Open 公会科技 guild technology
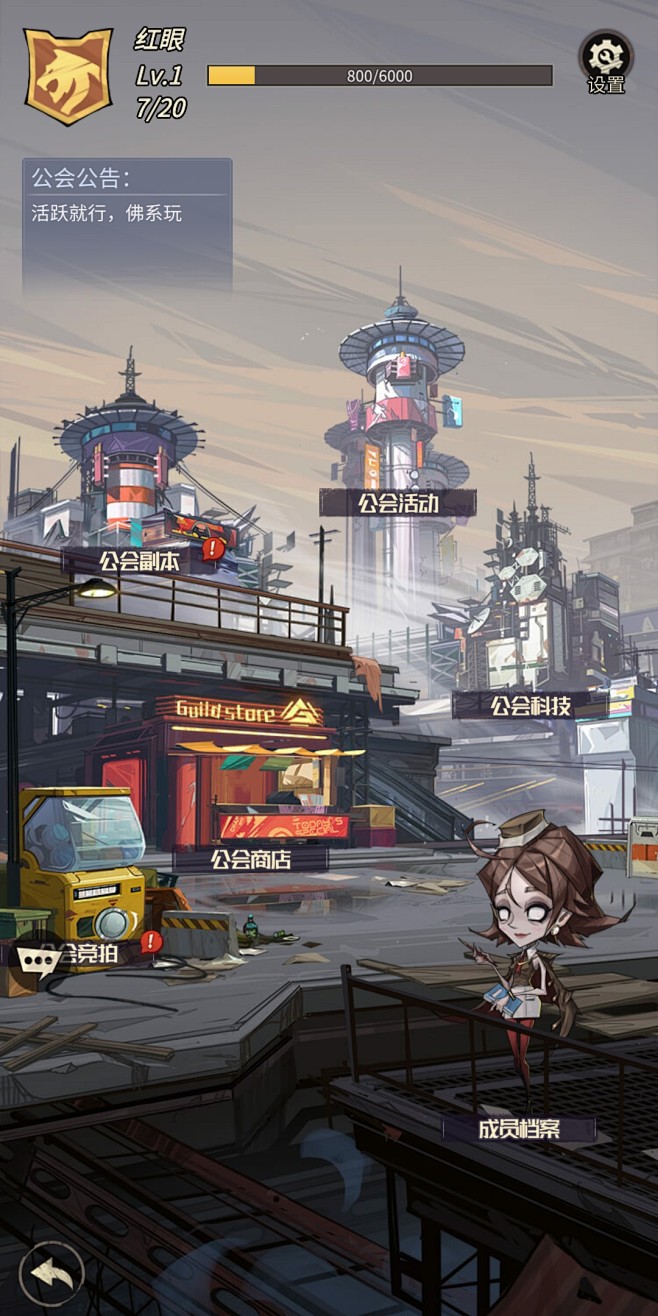The height and width of the screenshot is (1316, 658). [530, 705]
